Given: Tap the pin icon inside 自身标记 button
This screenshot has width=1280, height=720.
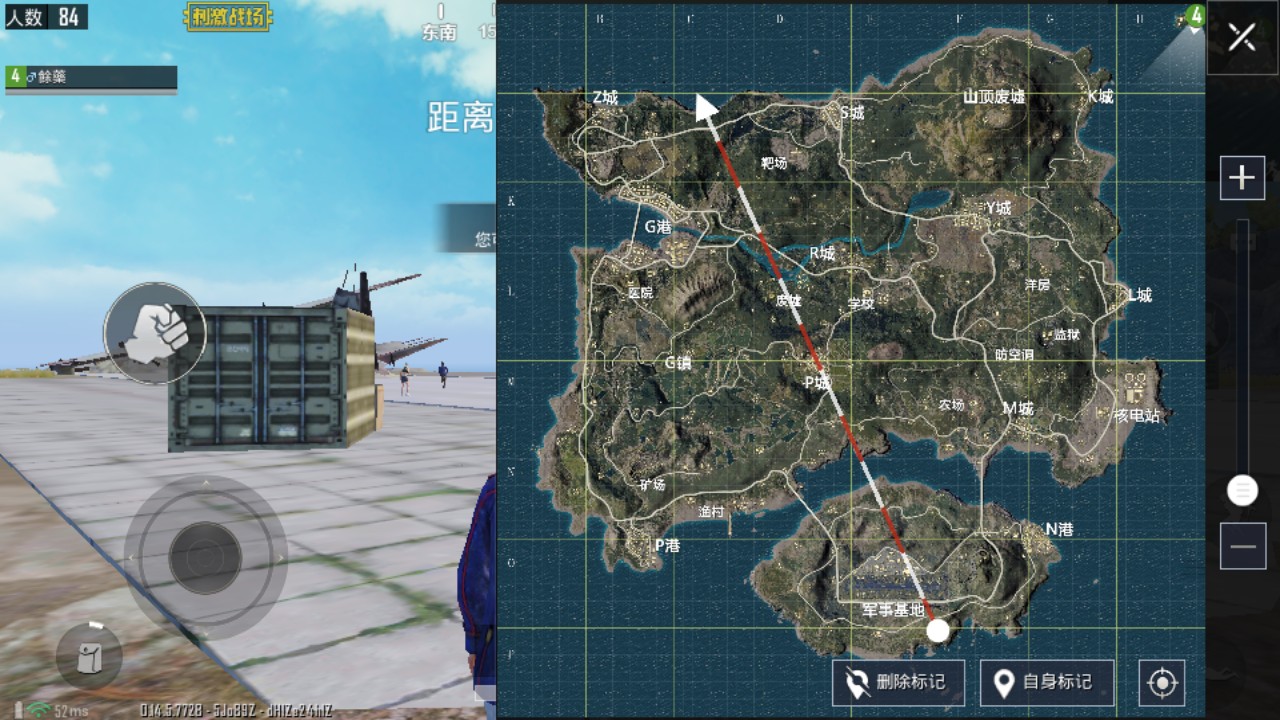Looking at the screenshot, I should (1002, 682).
